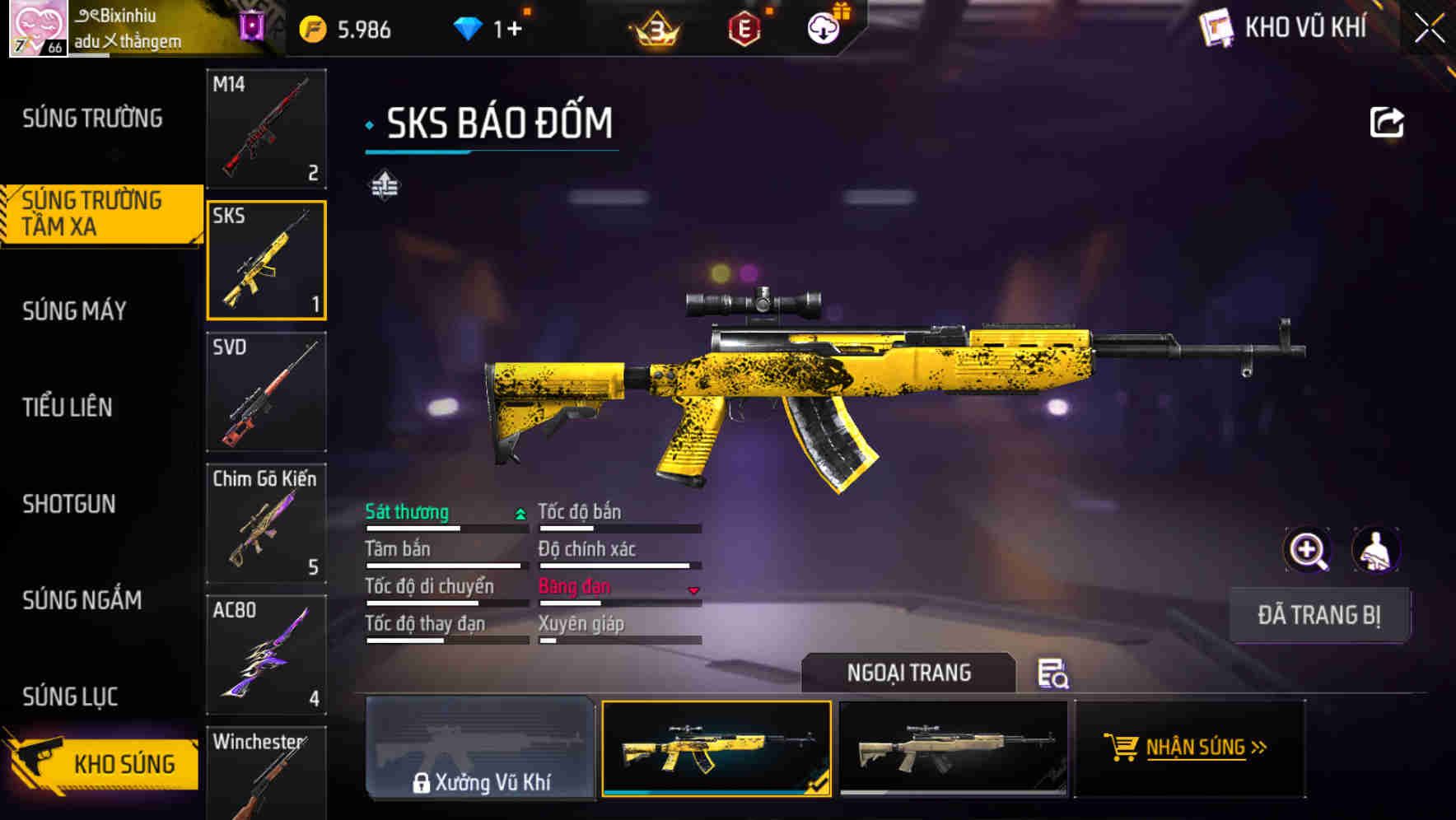Click the cloud gift download icon
Image resolution: width=1456 pixels, height=820 pixels.
(823, 27)
